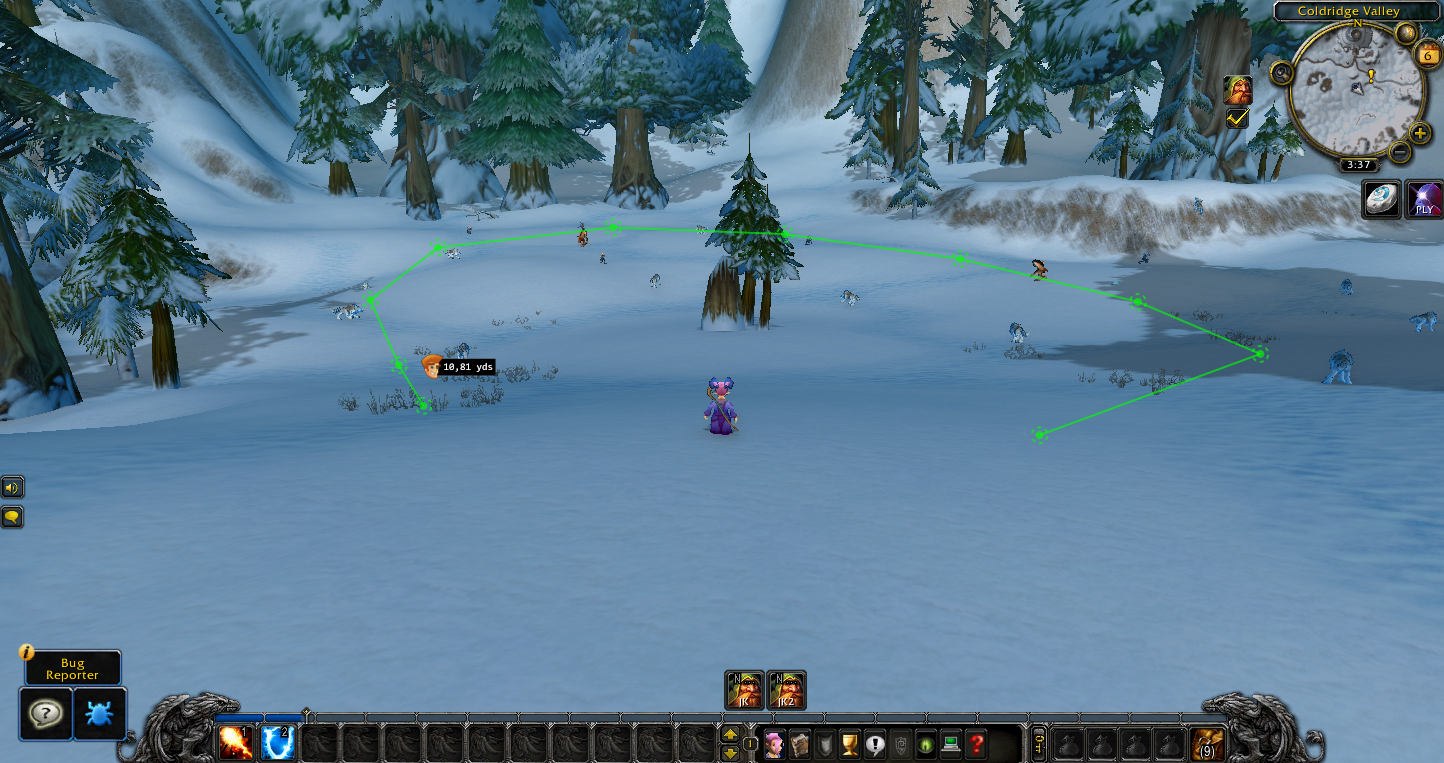Open the red question mark help button
The height and width of the screenshot is (763, 1444).
[977, 744]
